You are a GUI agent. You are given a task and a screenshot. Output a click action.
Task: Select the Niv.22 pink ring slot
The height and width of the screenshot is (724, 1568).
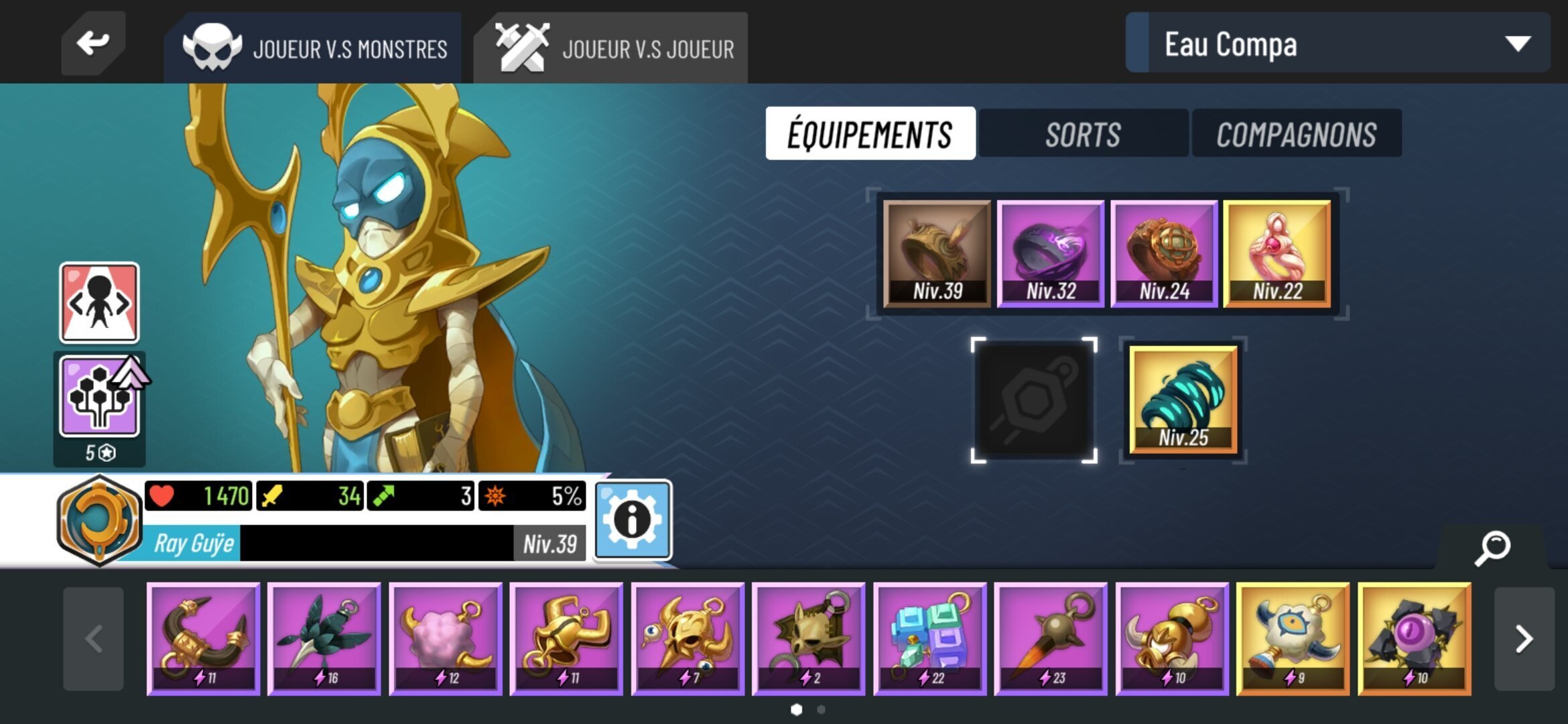click(1277, 254)
